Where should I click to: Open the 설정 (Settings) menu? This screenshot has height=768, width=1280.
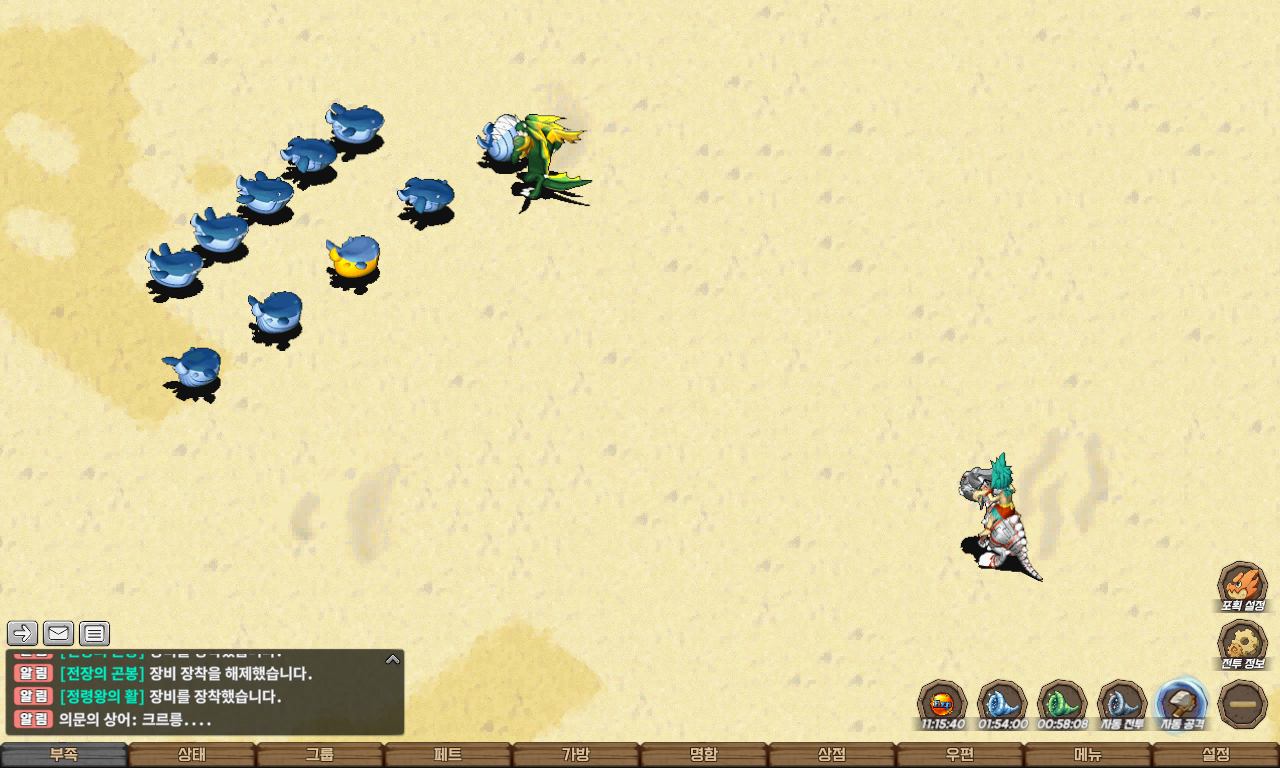1216,755
